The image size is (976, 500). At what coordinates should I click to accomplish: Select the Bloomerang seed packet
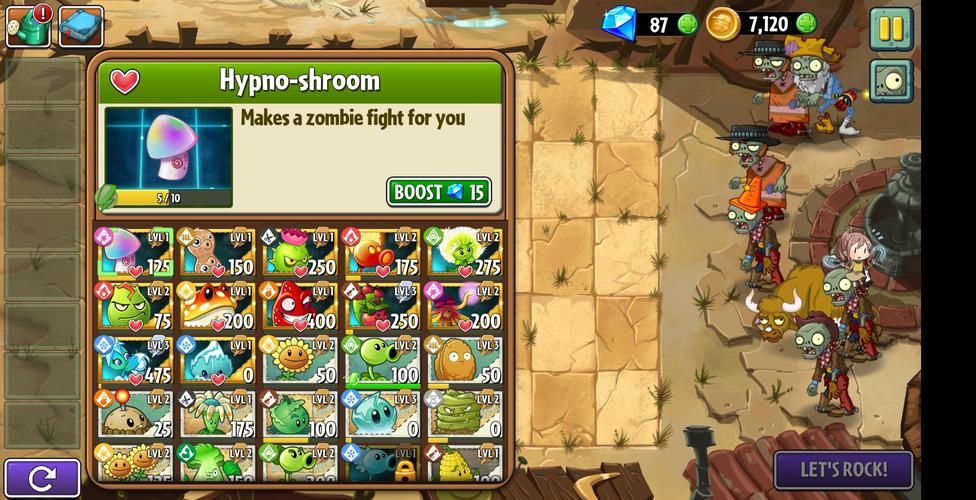(x=216, y=414)
